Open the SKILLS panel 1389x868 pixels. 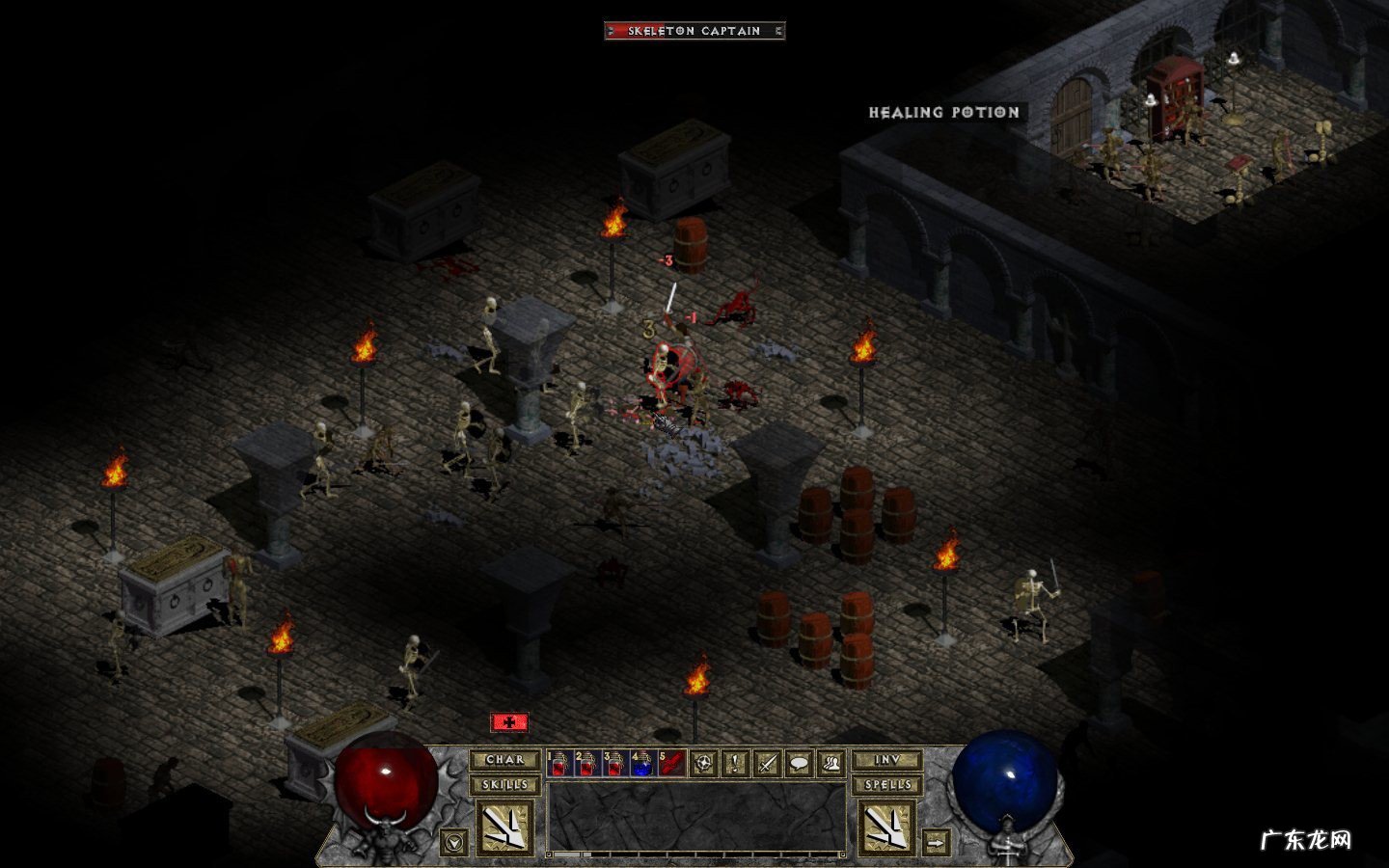coord(504,784)
